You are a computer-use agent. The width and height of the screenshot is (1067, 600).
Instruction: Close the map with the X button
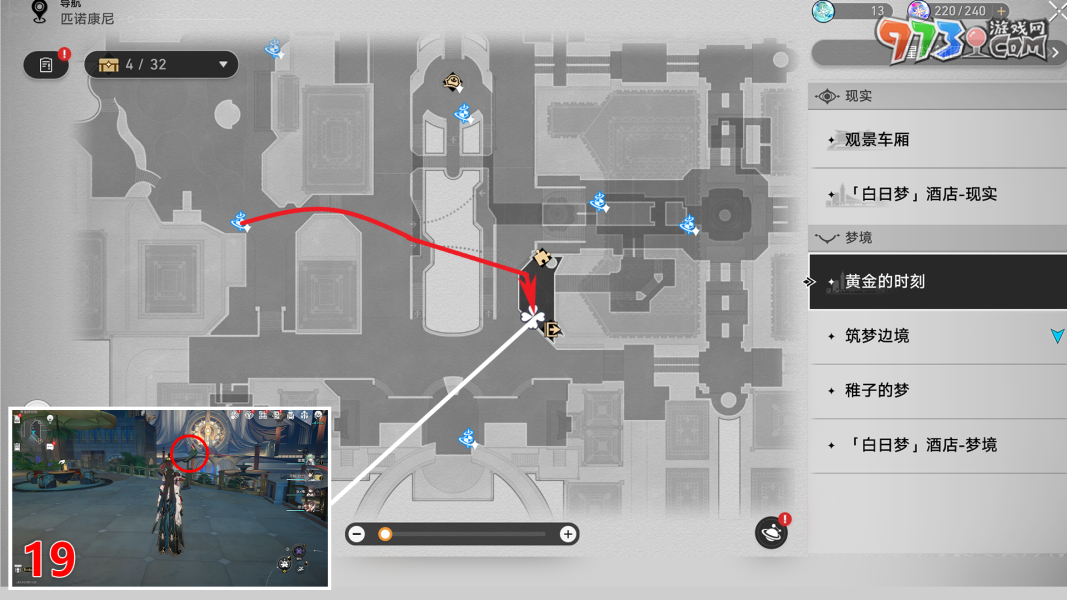coord(1057,10)
